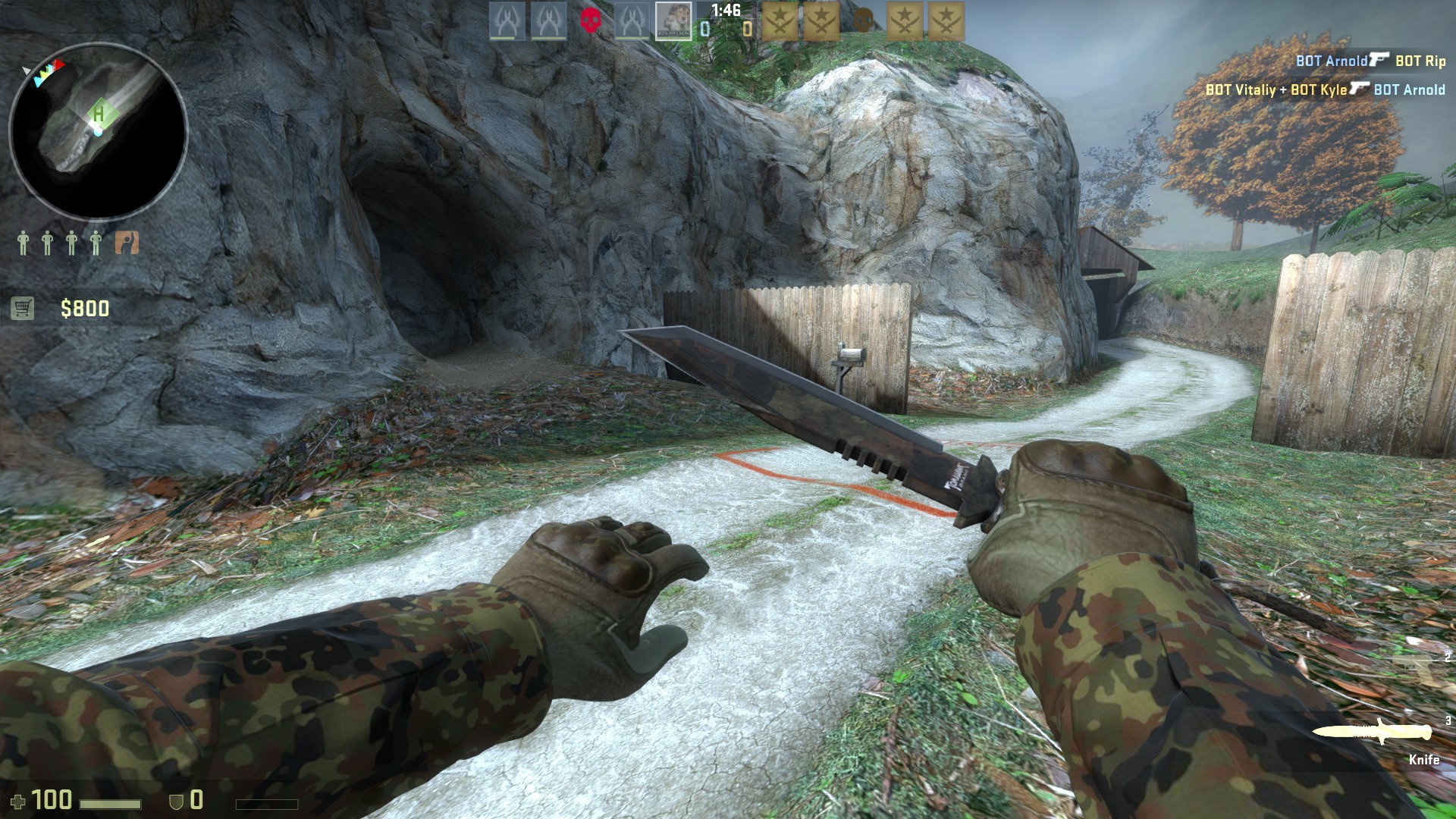This screenshot has height=819, width=1456.
Task: Click the Terrorist score showing 0
Action: [745, 29]
